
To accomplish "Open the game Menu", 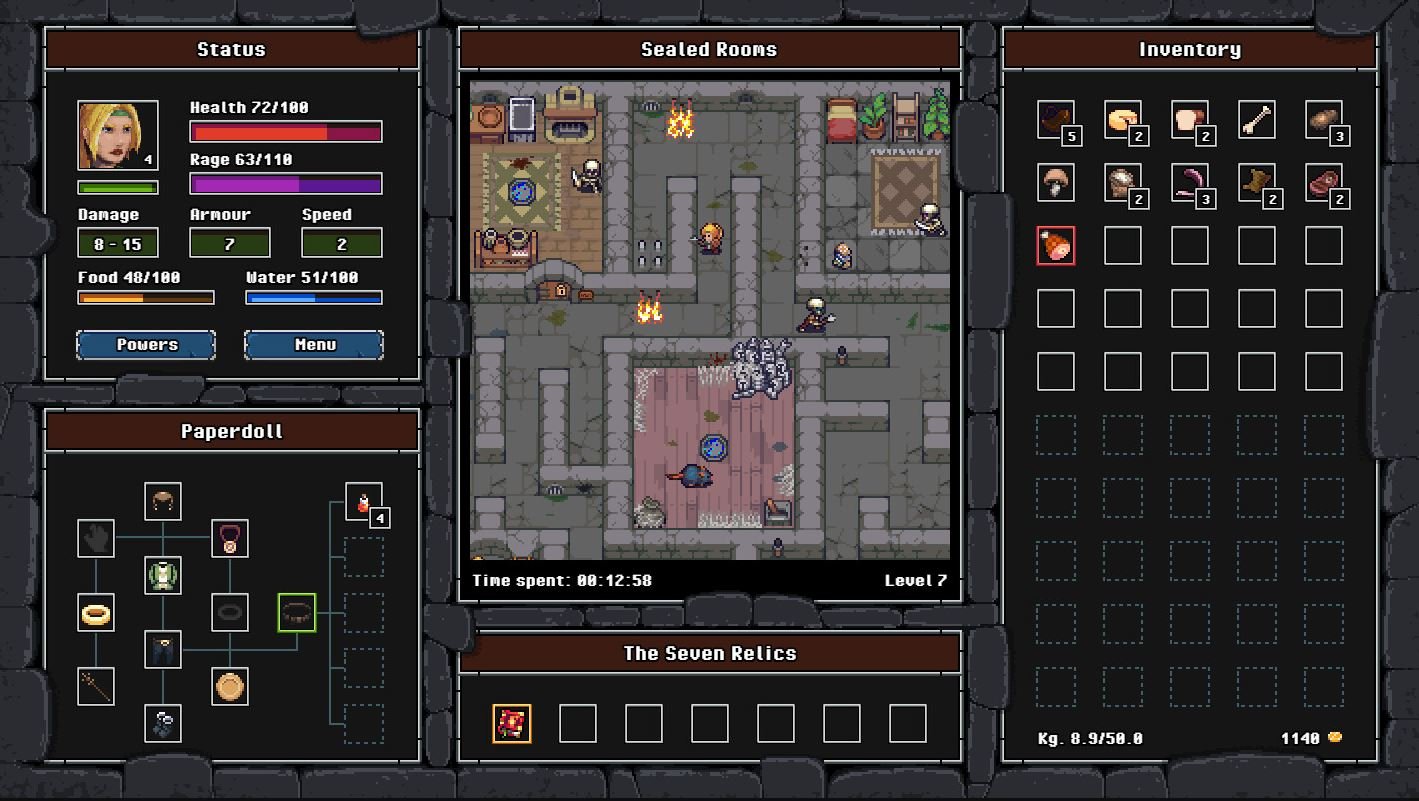I will (x=313, y=344).
